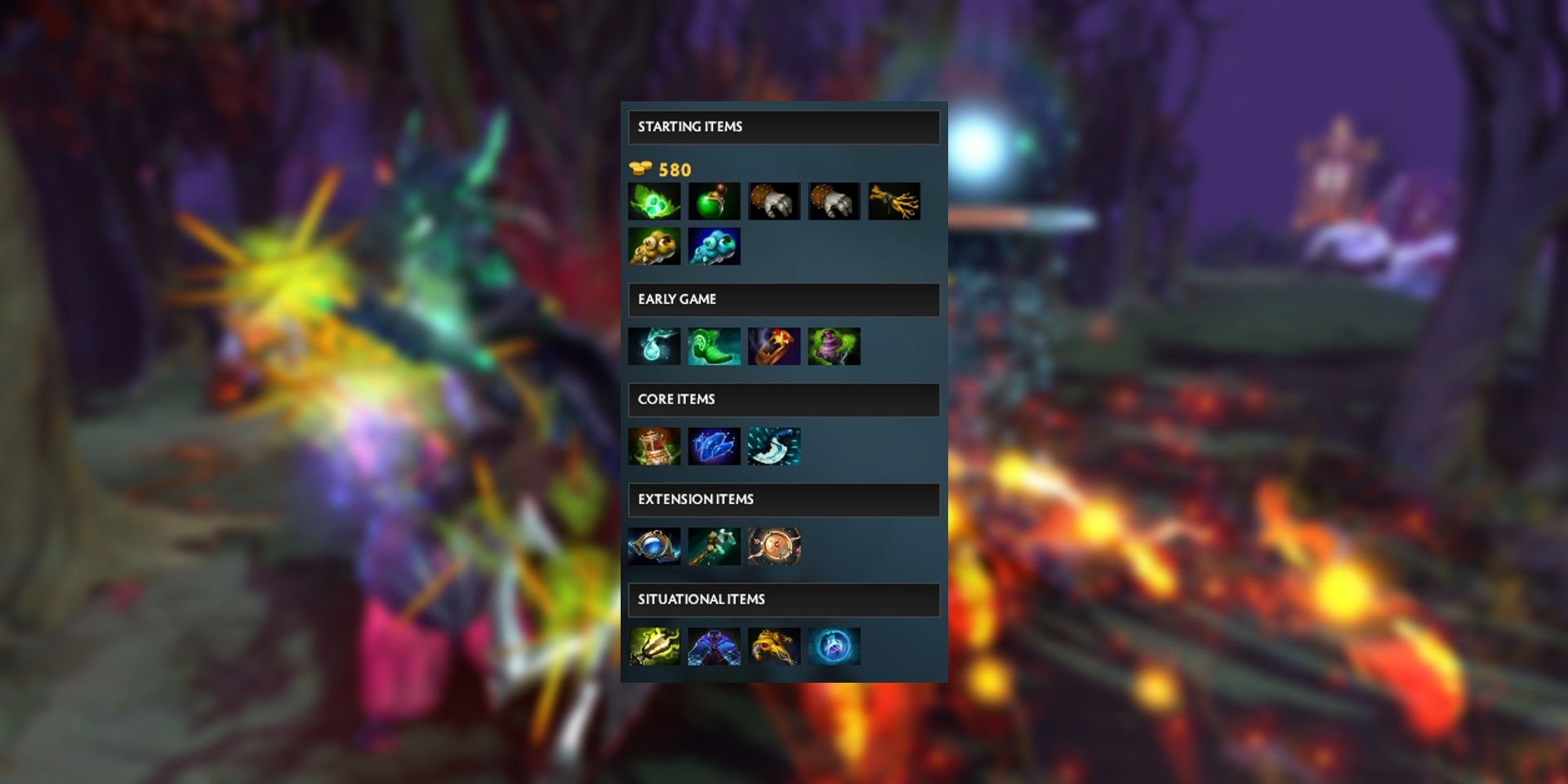Click the 580 gold cost label
Viewport: 1568px width, 784px height.
pos(674,170)
